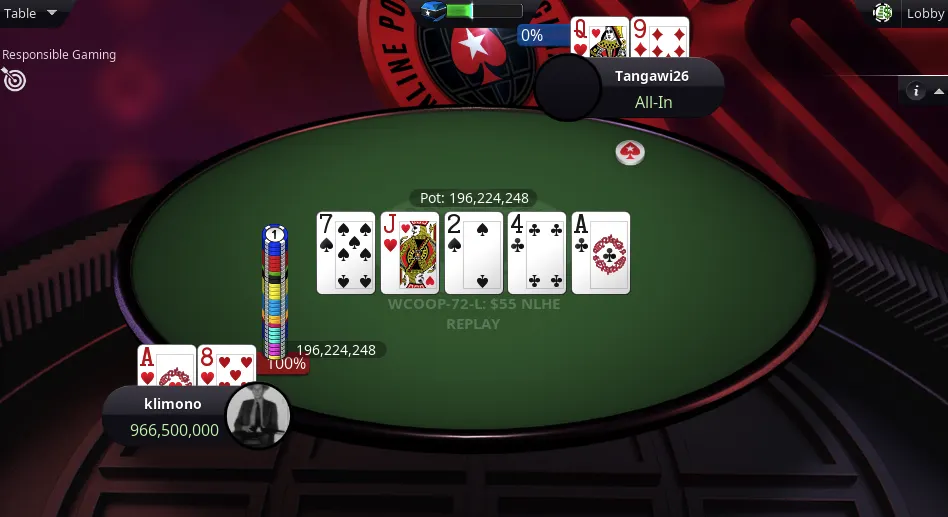
Task: Click the blue card deck meter icon
Action: pyautogui.click(x=433, y=11)
